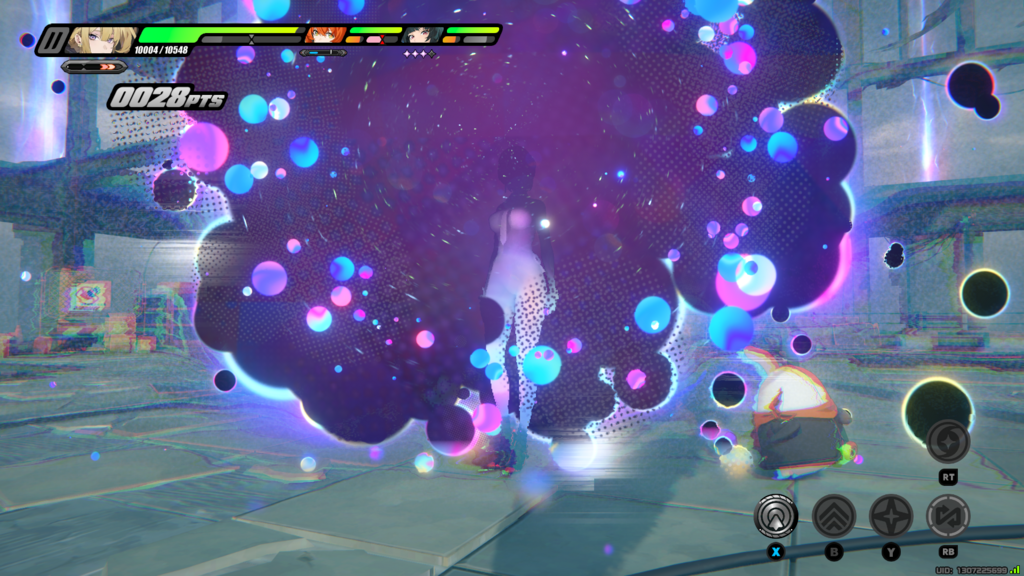
Task: Activate the swirling star ultimate icon
Action: 947,443
